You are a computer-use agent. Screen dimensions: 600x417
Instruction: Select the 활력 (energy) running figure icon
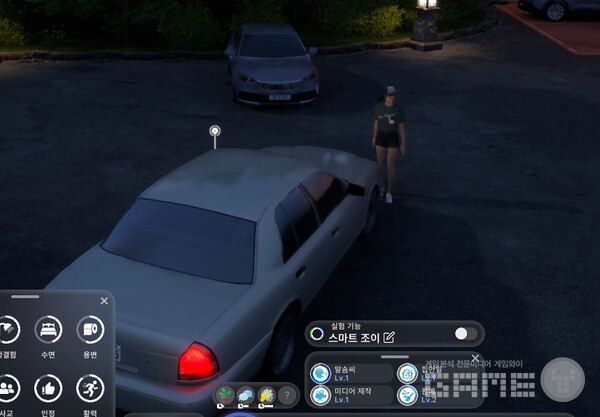pyautogui.click(x=91, y=388)
